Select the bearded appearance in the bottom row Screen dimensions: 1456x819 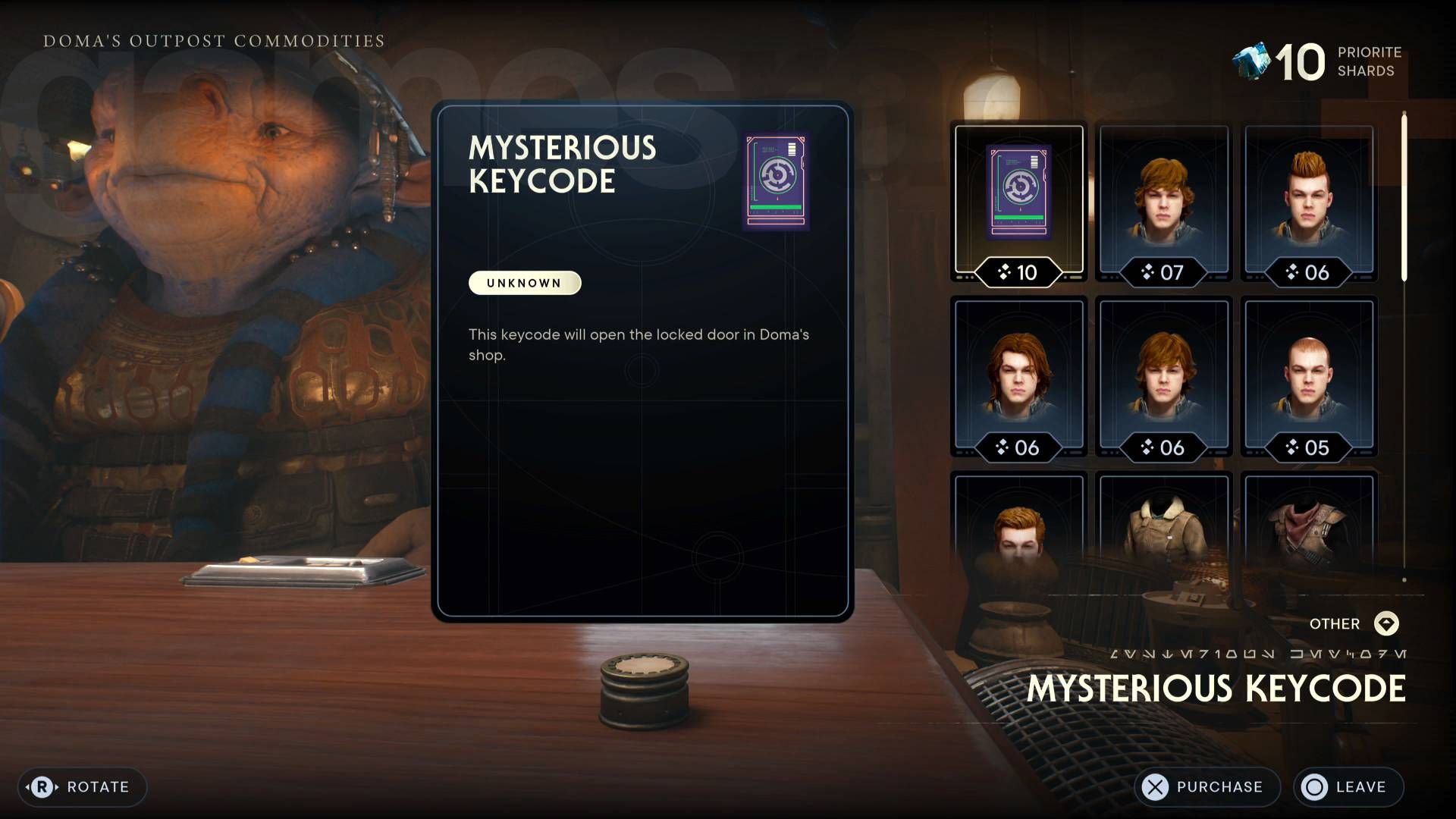(1020, 538)
